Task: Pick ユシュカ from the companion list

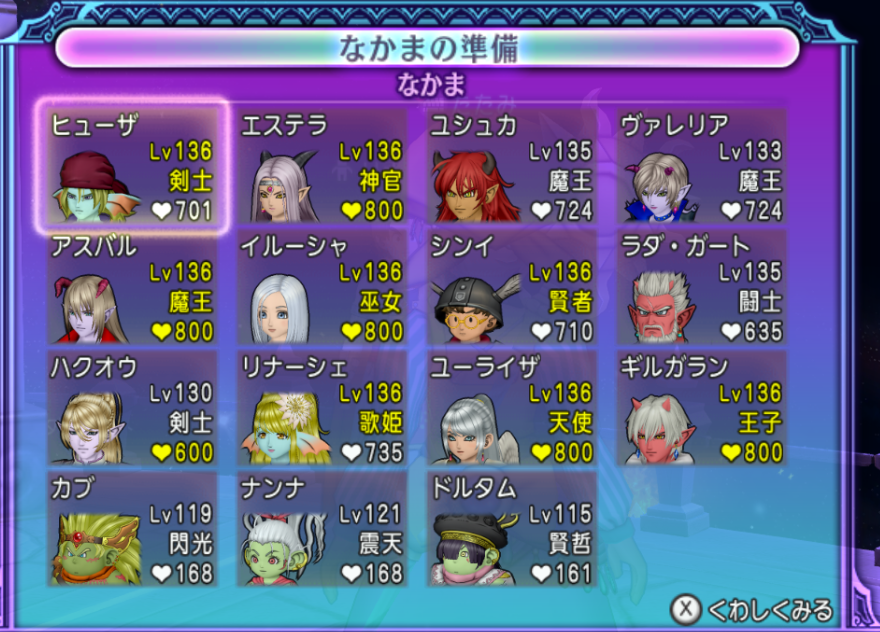Action: (x=512, y=166)
